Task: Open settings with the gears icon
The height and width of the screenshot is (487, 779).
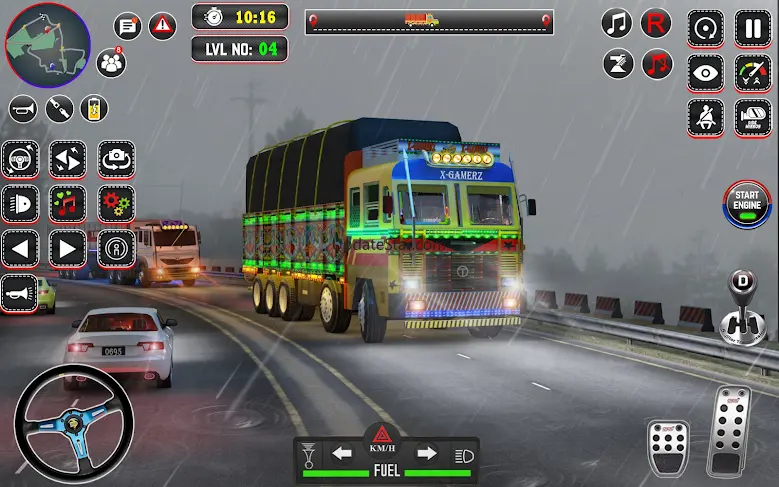Action: [x=116, y=203]
